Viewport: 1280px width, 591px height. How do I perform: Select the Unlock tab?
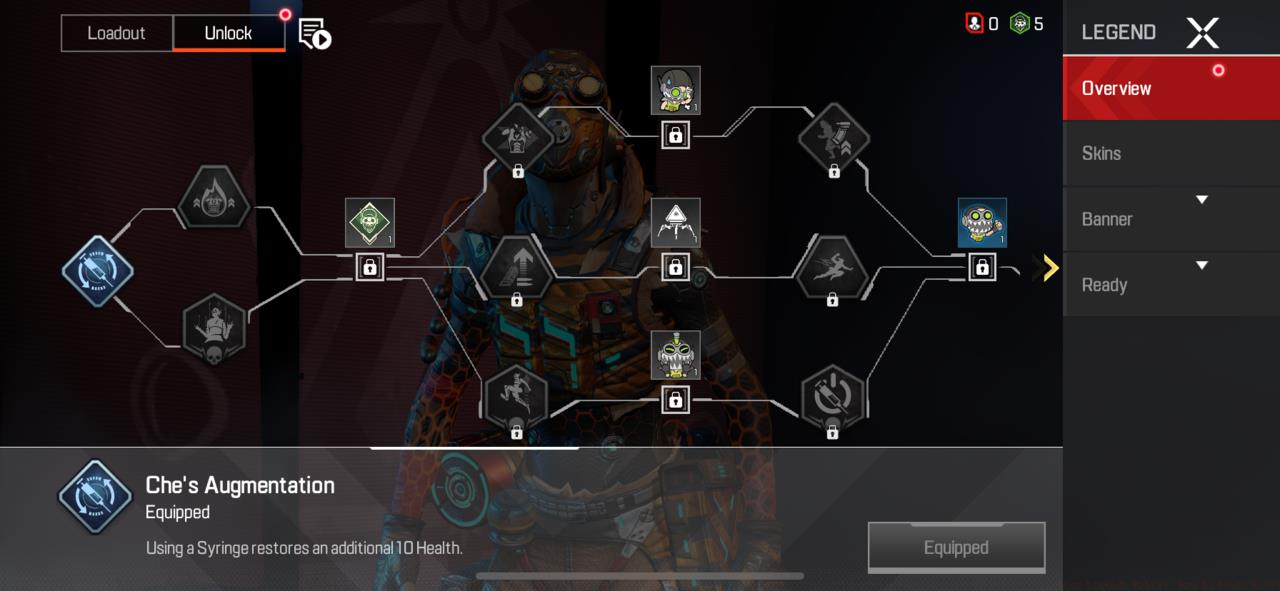tap(228, 33)
